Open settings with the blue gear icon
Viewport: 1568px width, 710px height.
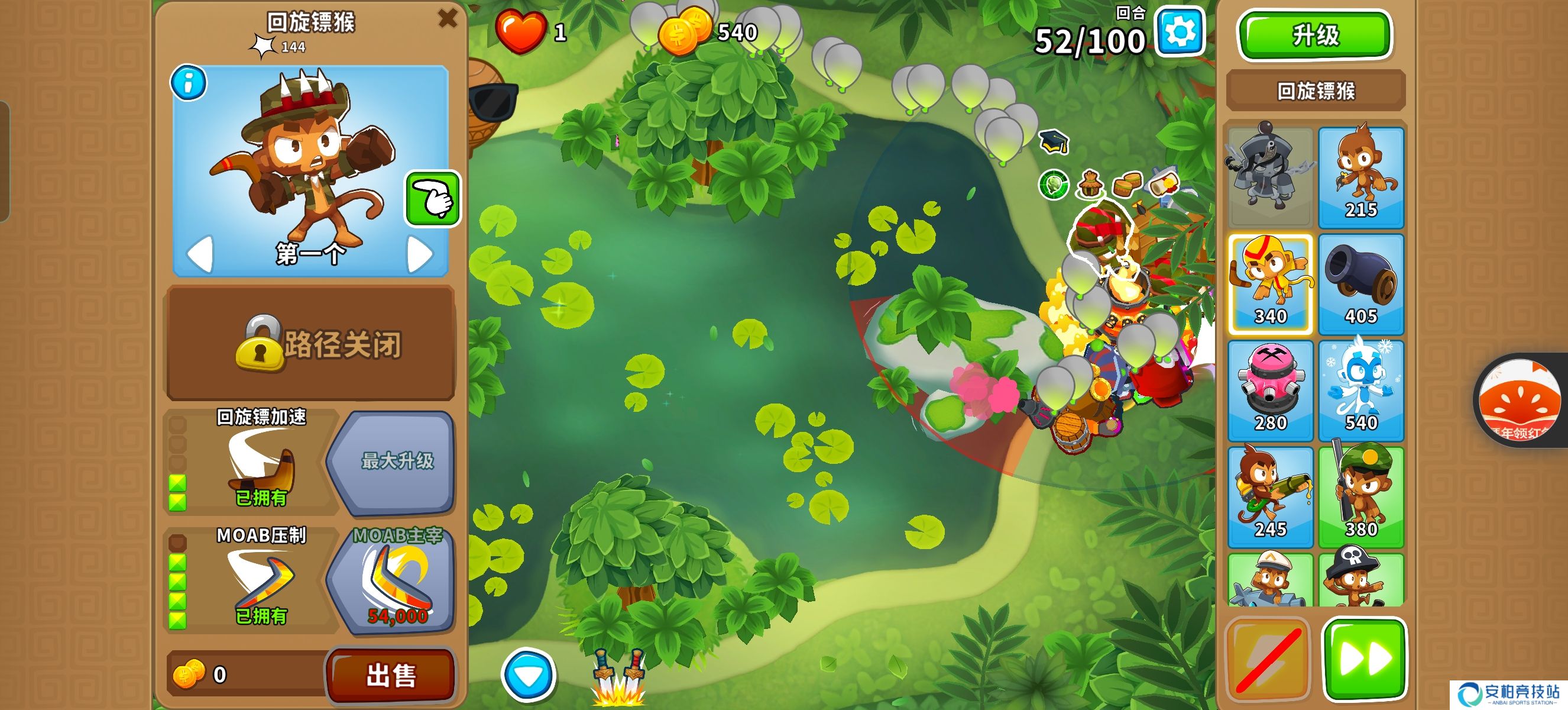pyautogui.click(x=1180, y=32)
